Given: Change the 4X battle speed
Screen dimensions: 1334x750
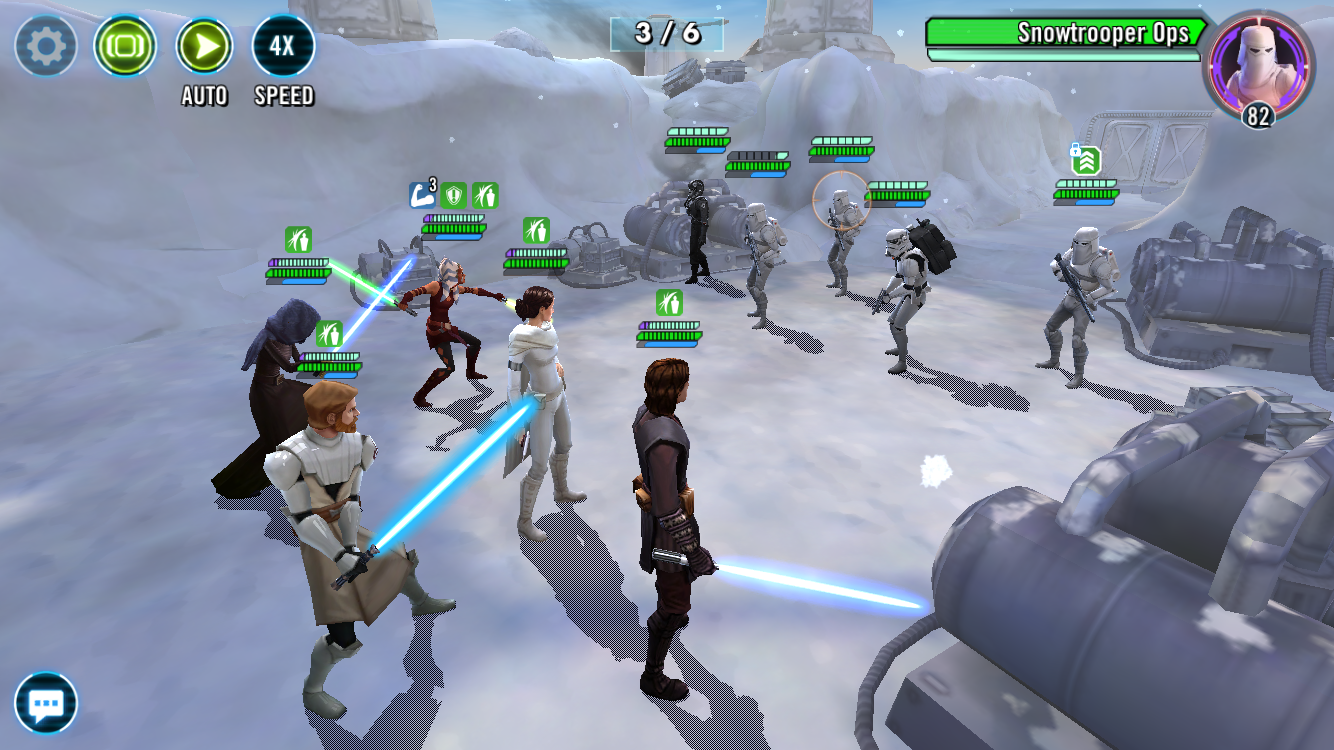Looking at the screenshot, I should (284, 46).
